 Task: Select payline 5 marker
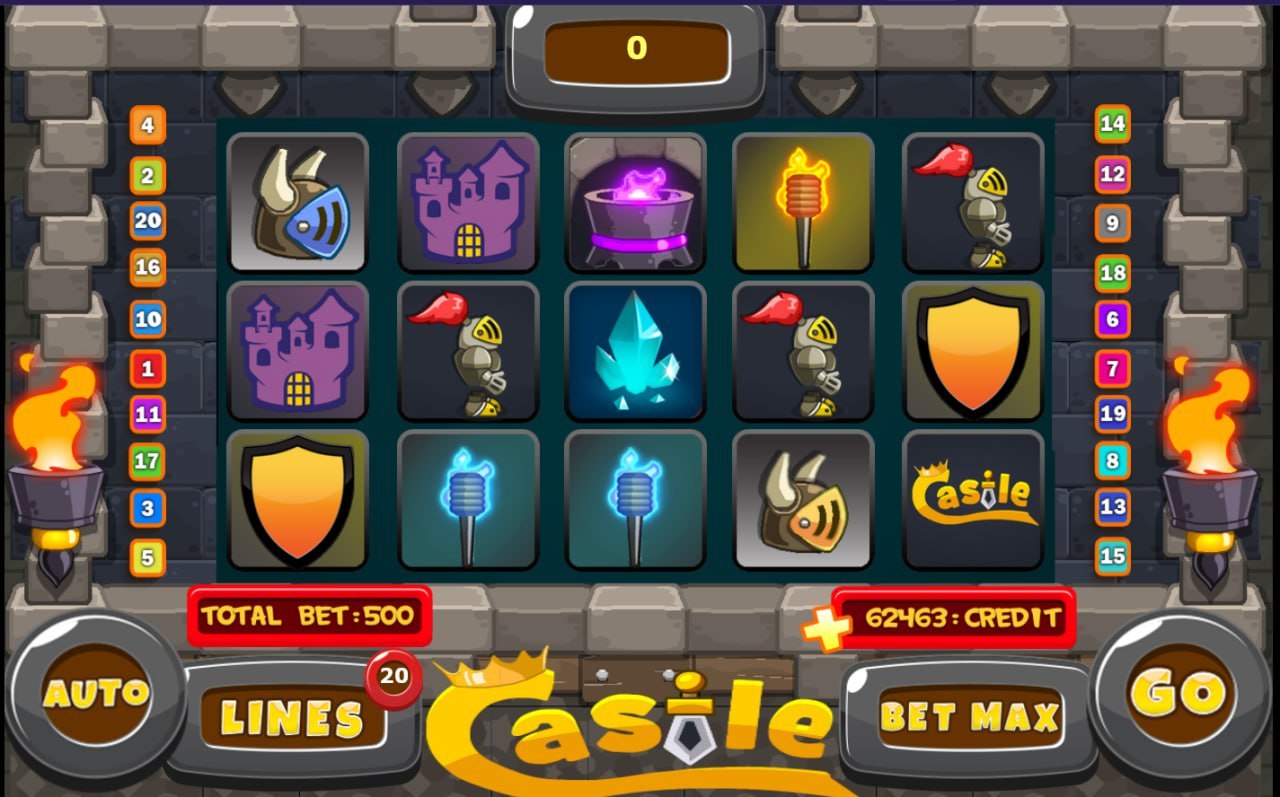click(x=148, y=557)
